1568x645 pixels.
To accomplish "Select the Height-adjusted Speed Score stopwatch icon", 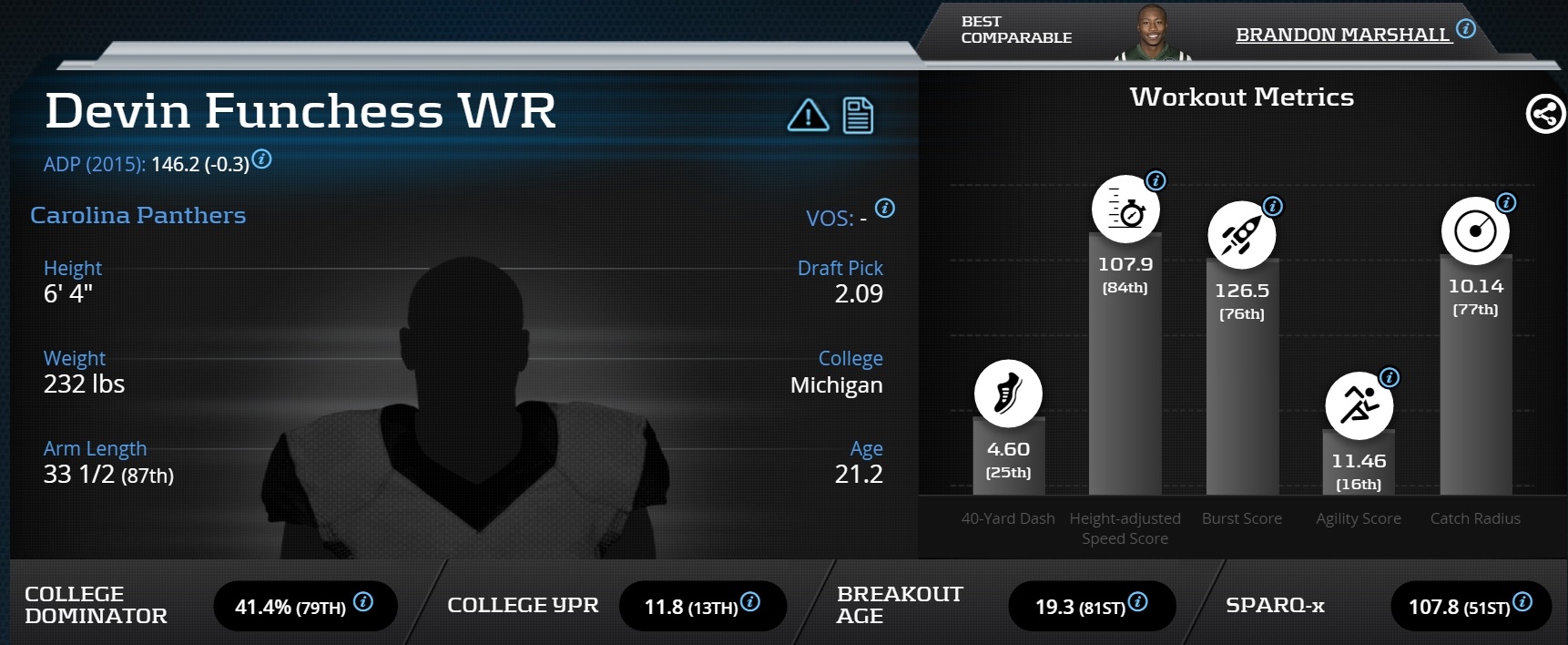I will 1125,209.
